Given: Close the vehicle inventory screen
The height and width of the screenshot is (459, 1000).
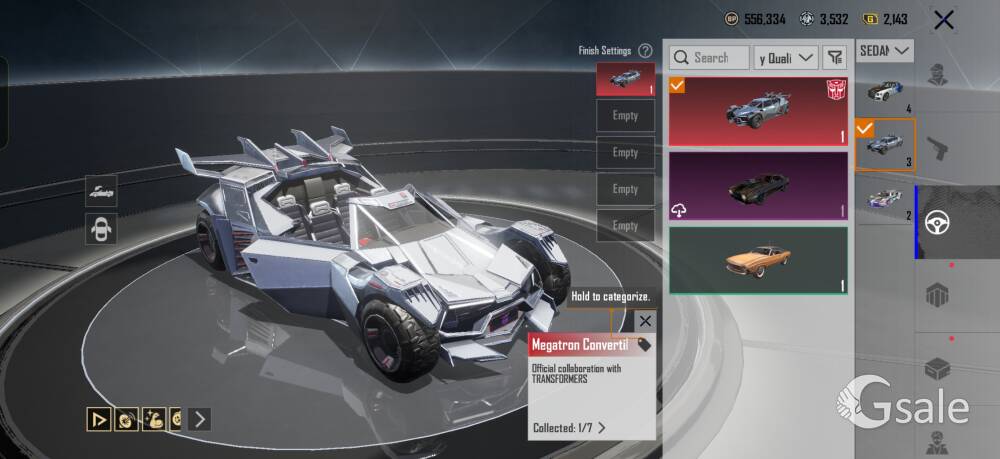Looking at the screenshot, I should pyautogui.click(x=943, y=19).
